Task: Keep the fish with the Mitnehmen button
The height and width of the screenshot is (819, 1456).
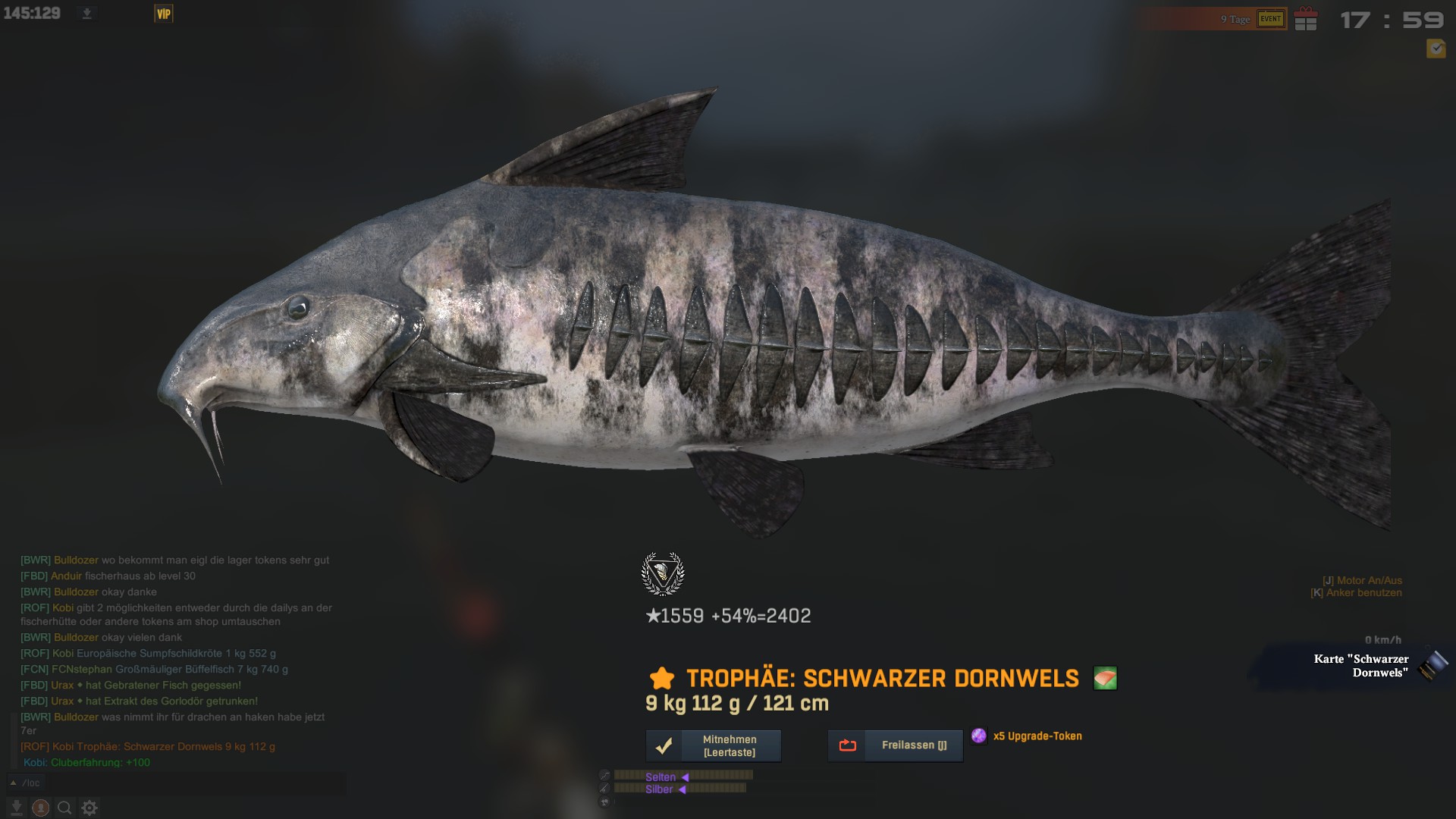Action: [714, 745]
